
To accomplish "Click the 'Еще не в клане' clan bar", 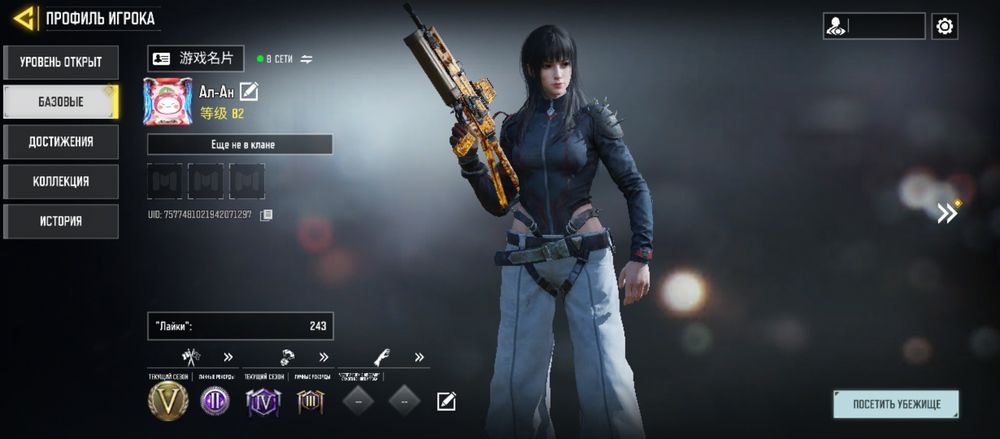I will click(x=240, y=145).
